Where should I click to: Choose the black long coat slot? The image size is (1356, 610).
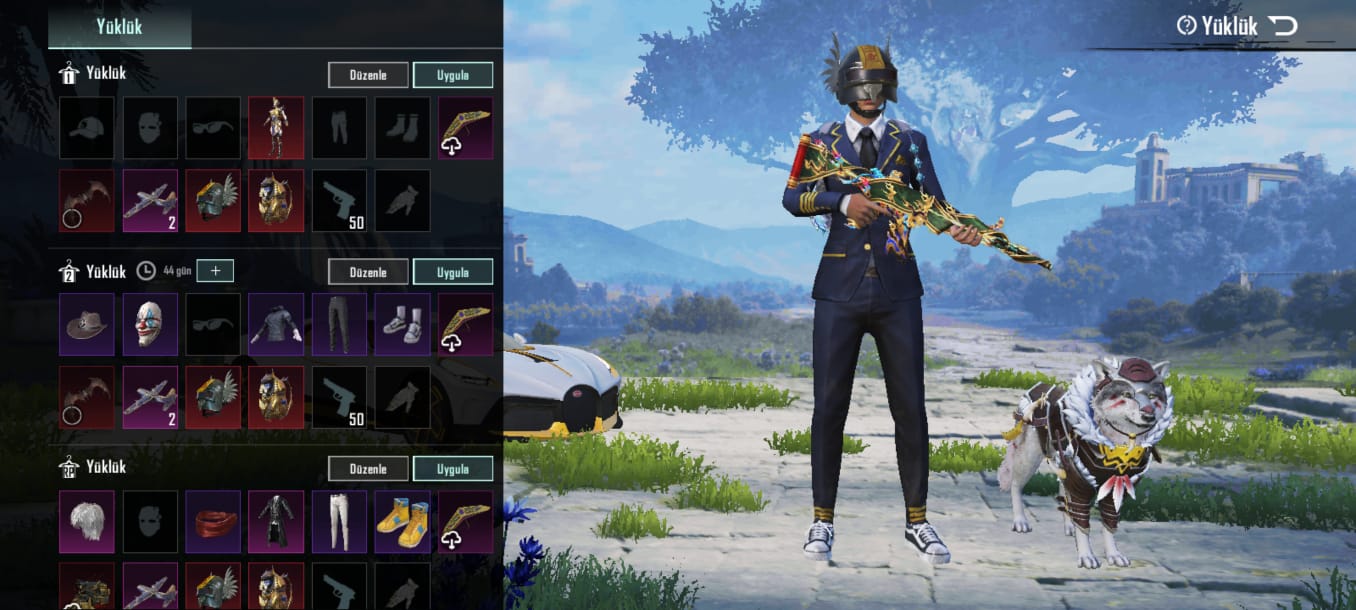(x=276, y=521)
